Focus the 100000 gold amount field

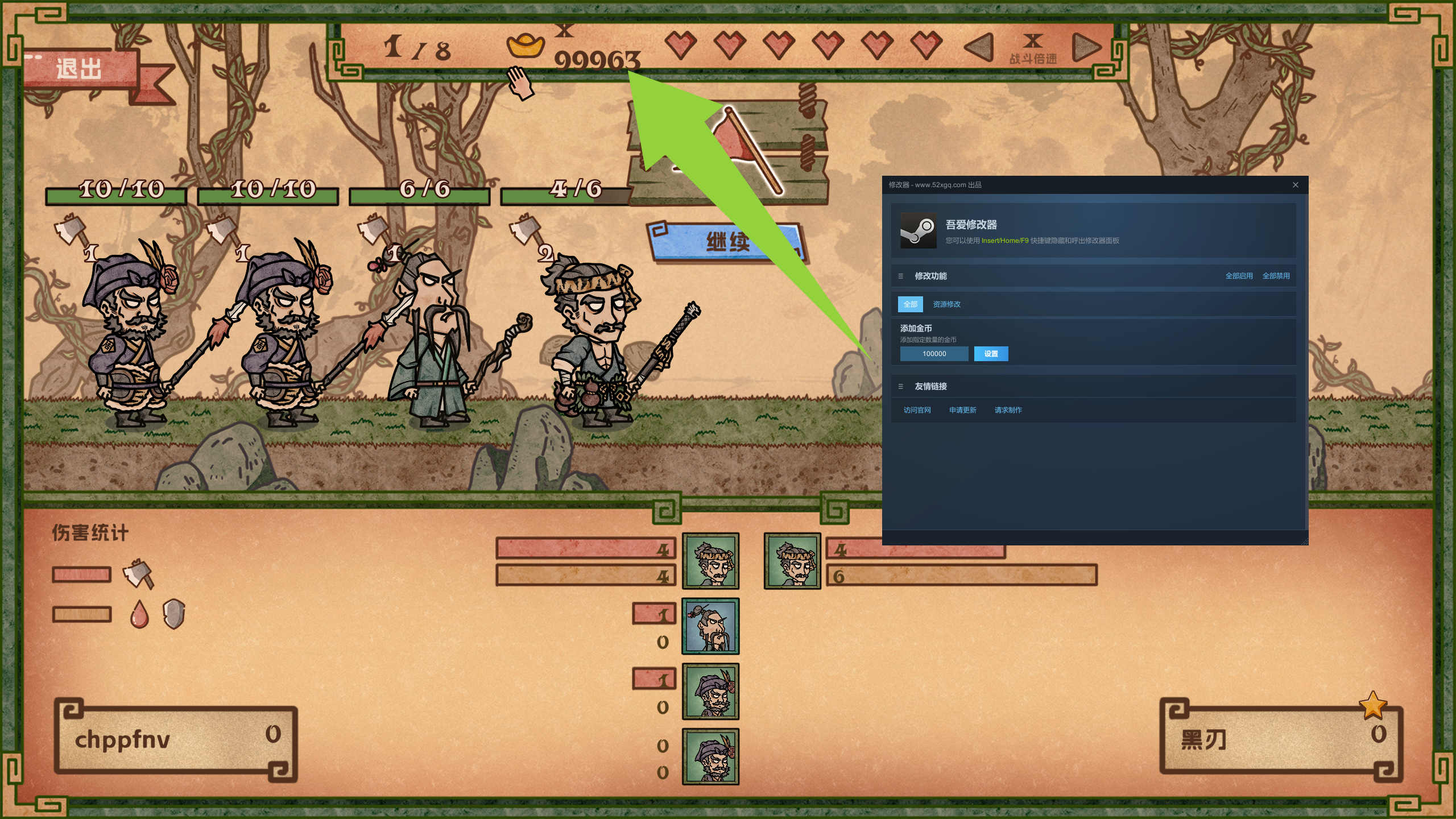tap(934, 354)
